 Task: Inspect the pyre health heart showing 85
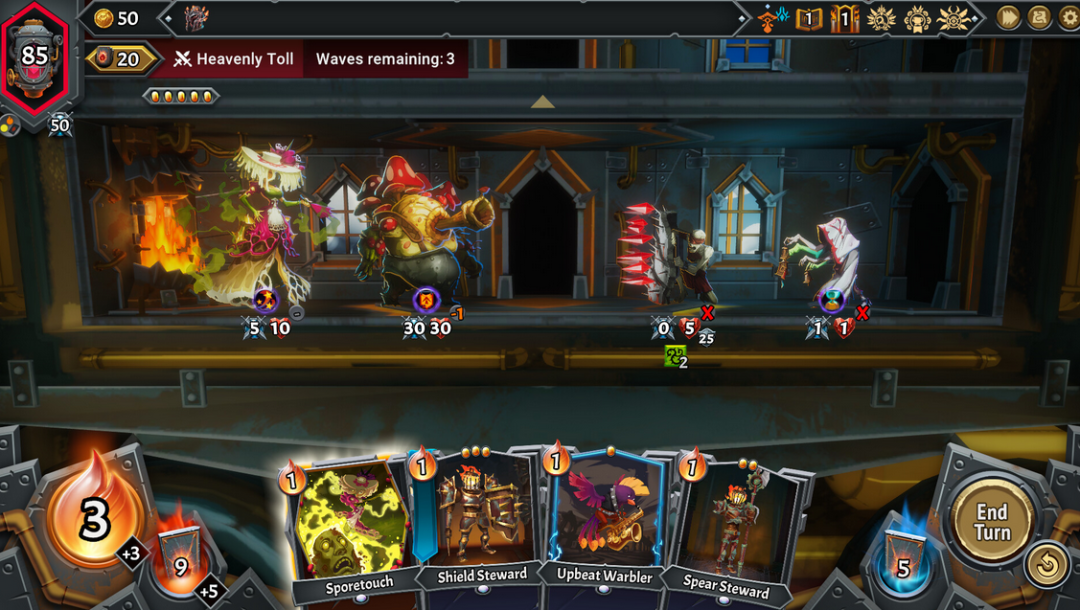click(35, 55)
